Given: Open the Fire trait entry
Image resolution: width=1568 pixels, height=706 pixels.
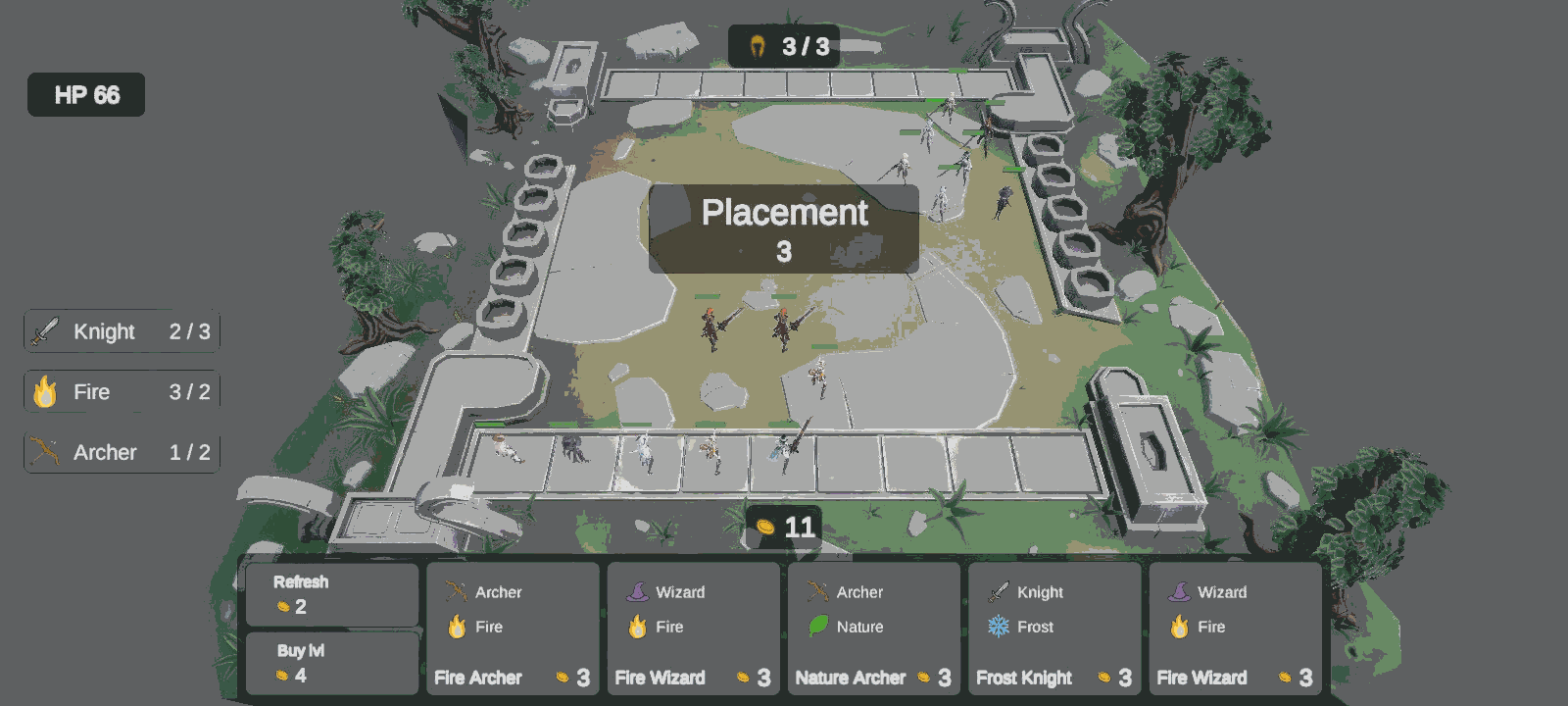Looking at the screenshot, I should [x=122, y=392].
